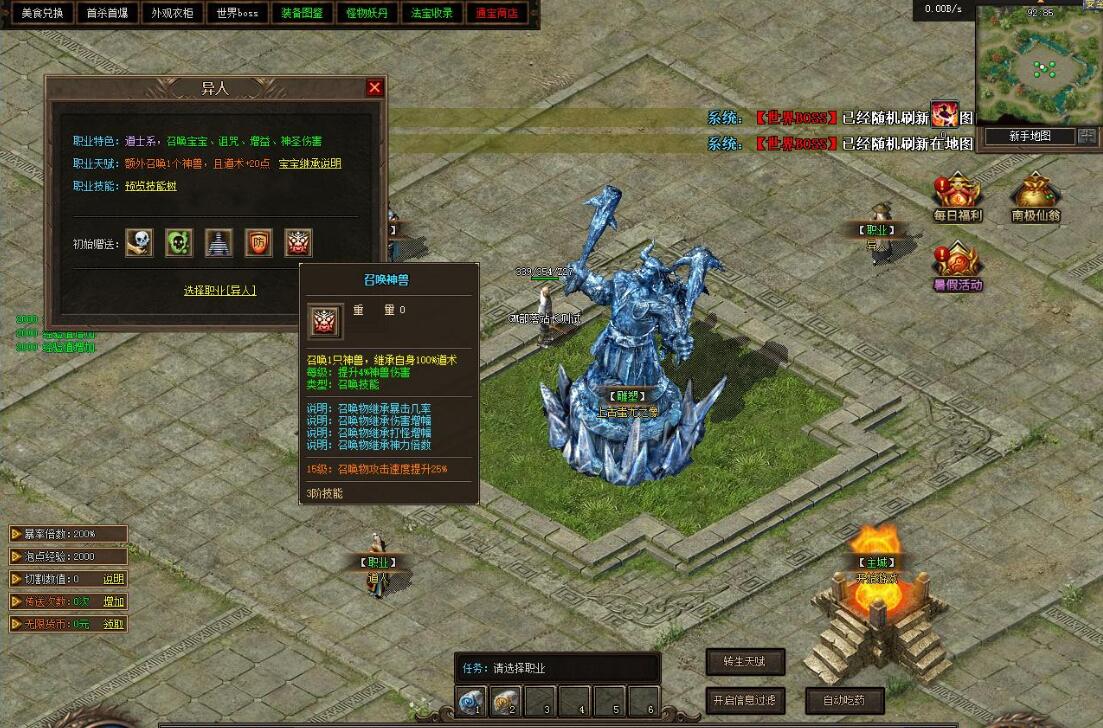Open the 世界boss menu
This screenshot has width=1103, height=728.
pos(237,14)
